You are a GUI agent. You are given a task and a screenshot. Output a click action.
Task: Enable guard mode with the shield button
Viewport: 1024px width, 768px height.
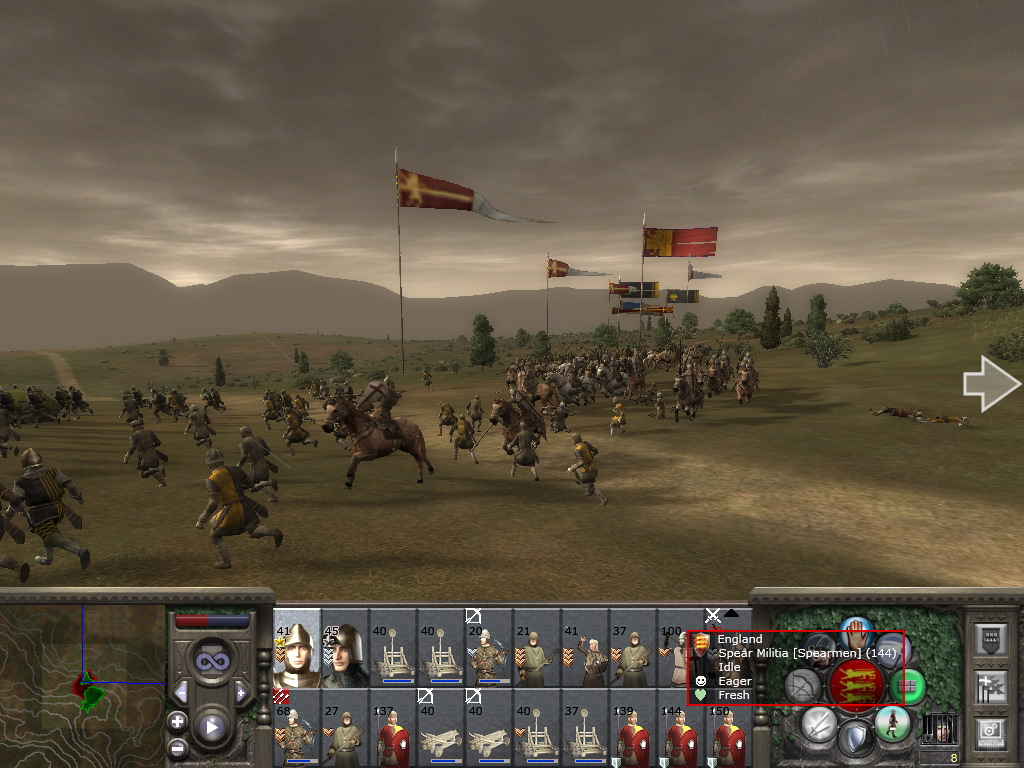pyautogui.click(x=855, y=740)
